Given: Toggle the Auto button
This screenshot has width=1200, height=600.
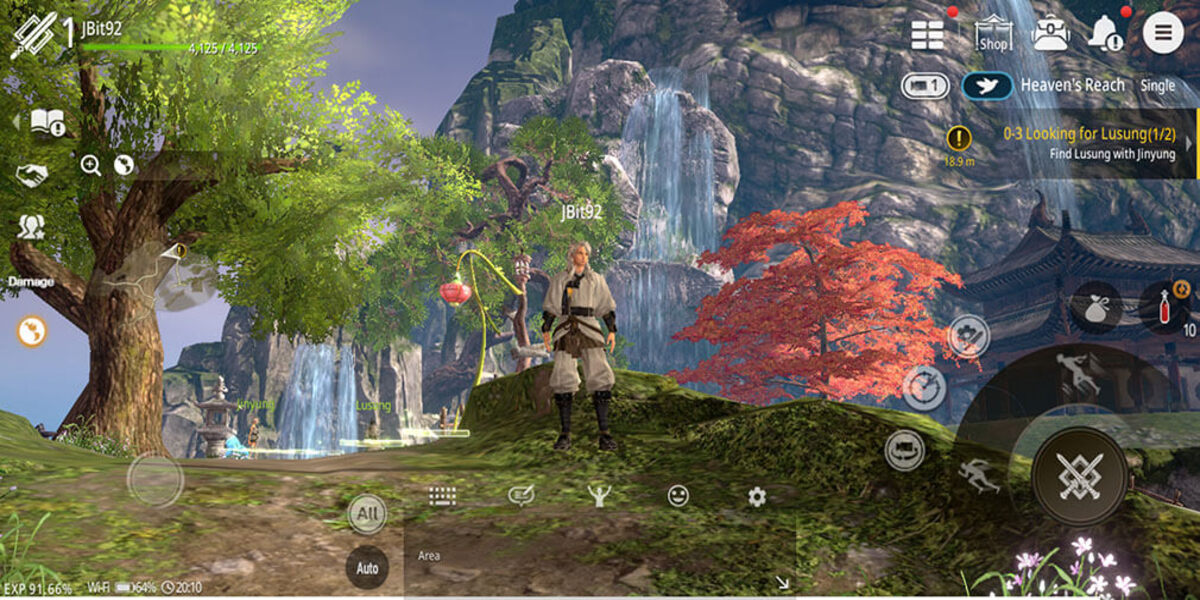Looking at the screenshot, I should [367, 568].
